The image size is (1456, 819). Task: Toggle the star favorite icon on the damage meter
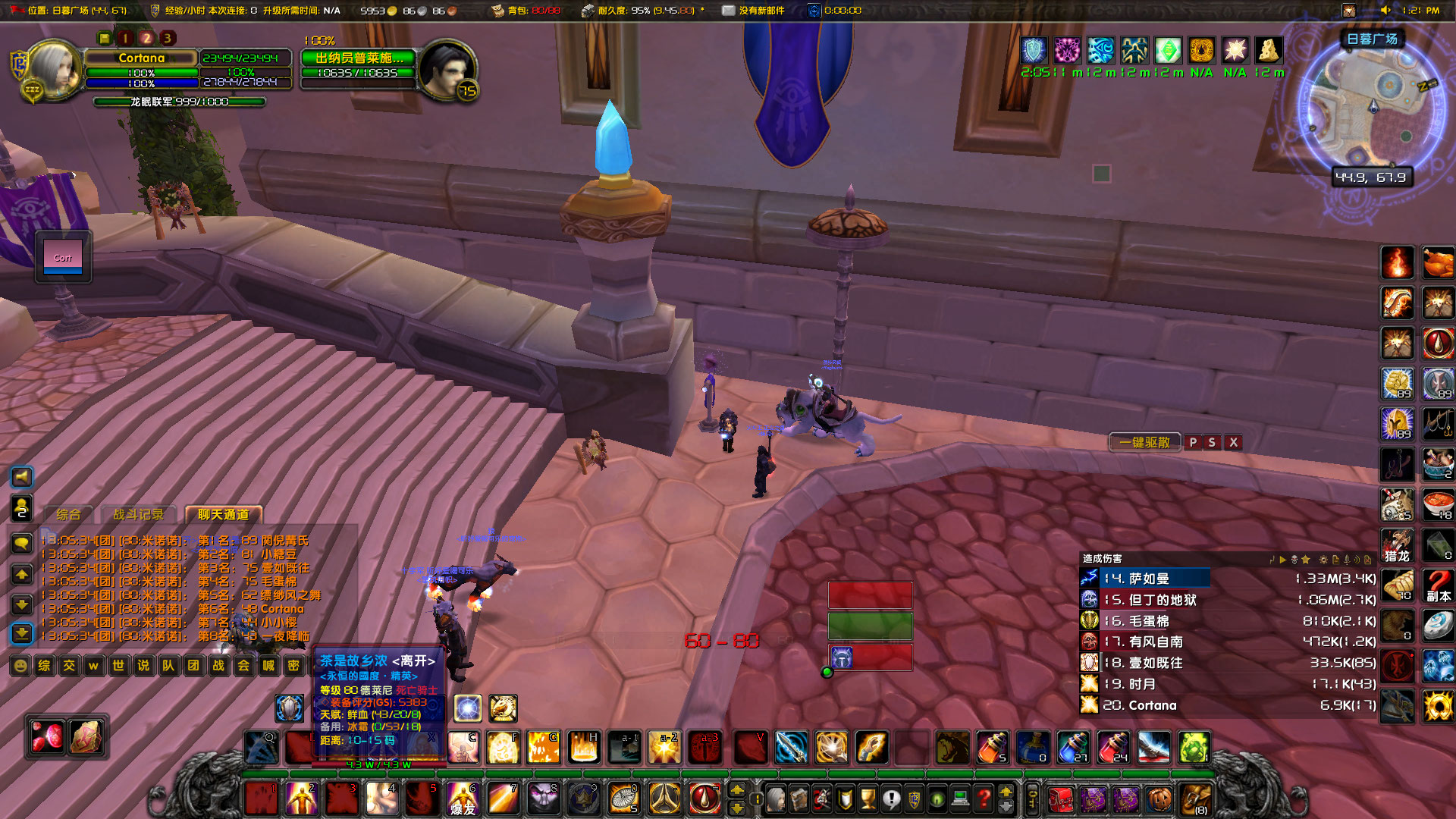click(x=1305, y=559)
